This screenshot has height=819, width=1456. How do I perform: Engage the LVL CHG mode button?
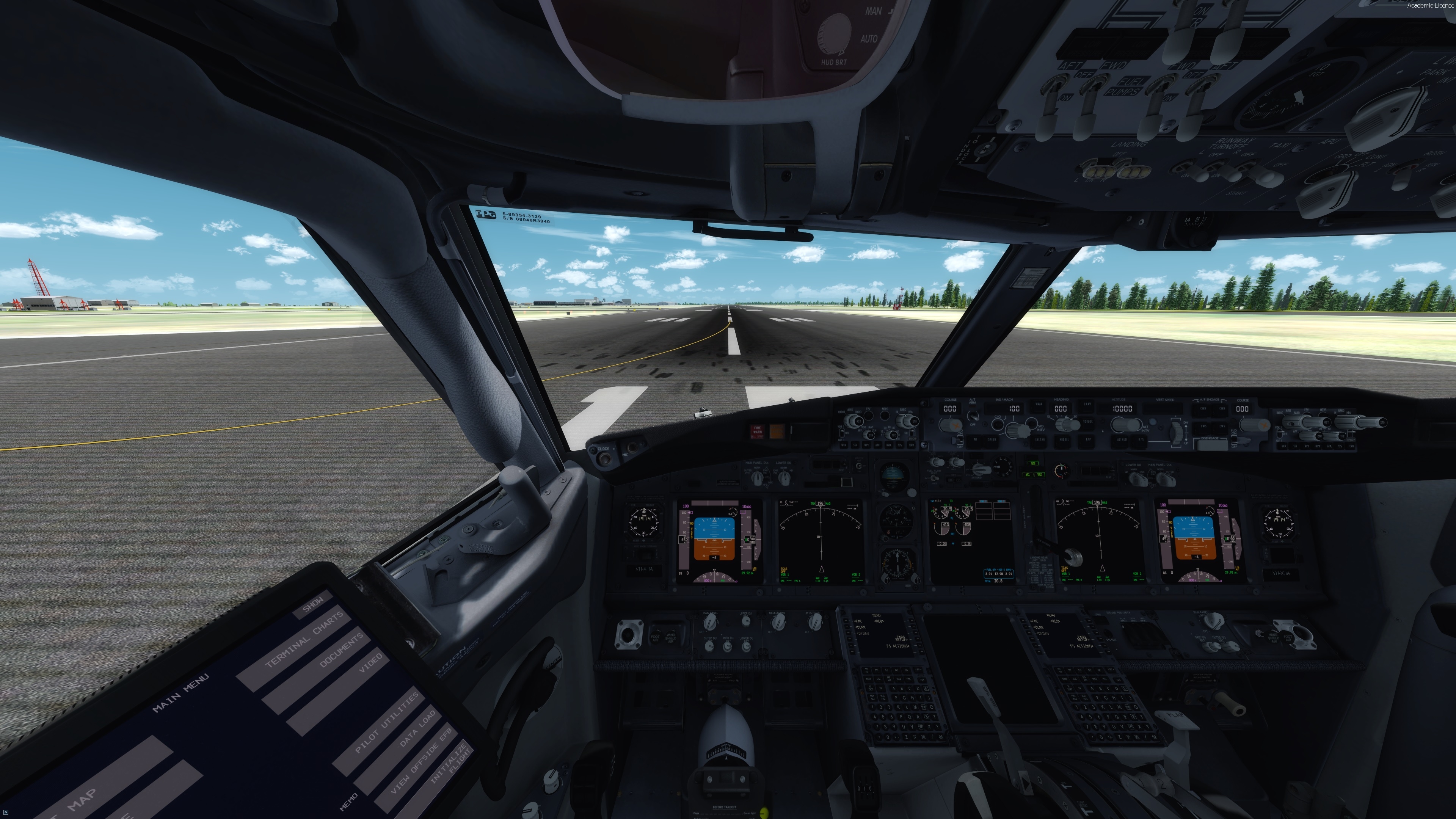tap(1040, 439)
